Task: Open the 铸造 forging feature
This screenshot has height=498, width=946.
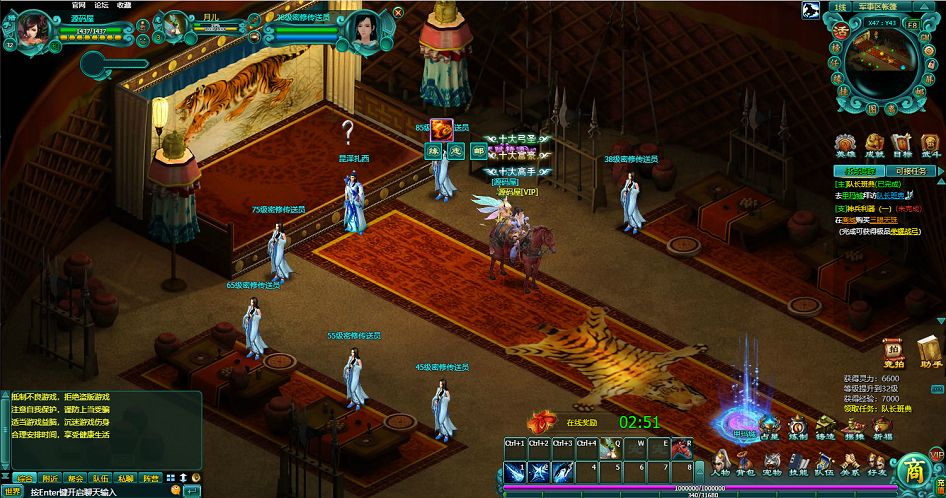Action: point(826,428)
